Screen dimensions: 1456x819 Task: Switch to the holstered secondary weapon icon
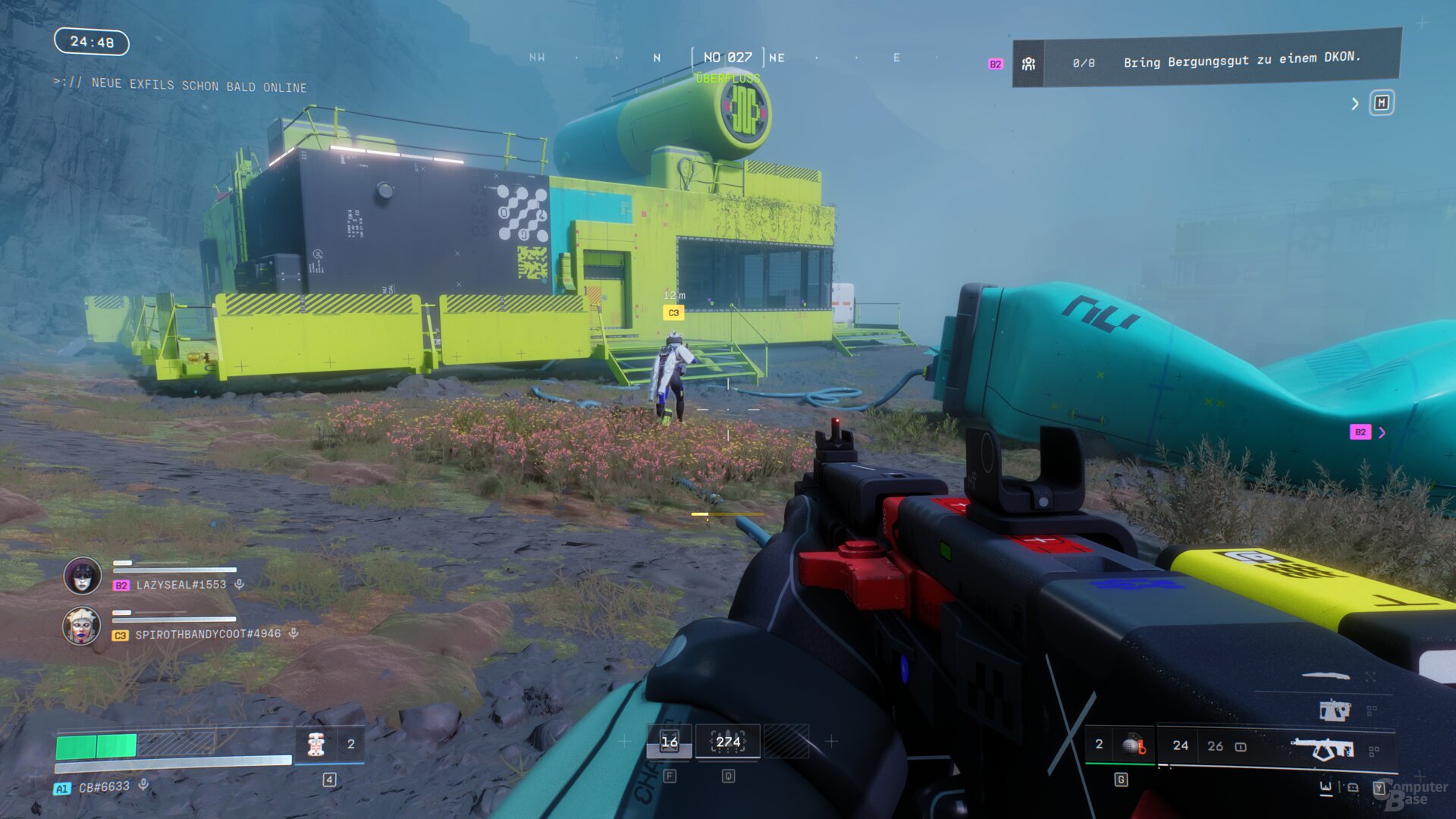coord(1334,710)
